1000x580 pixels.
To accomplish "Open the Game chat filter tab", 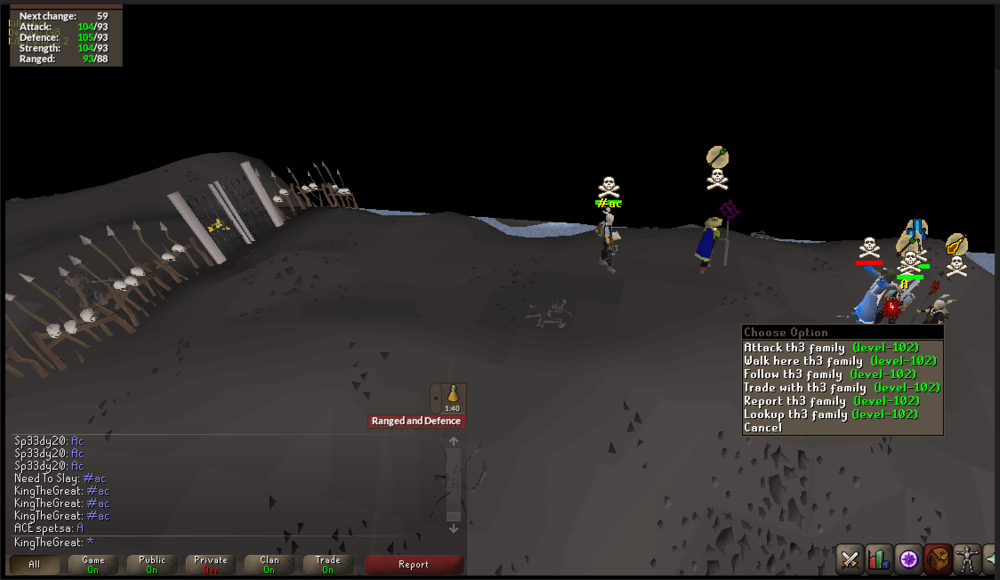I will tap(93, 564).
